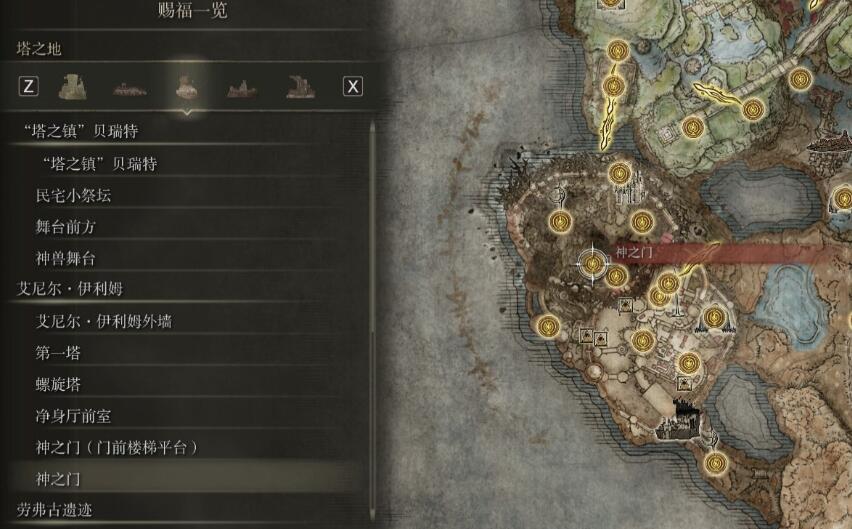Choose the 螺旋塔 grace entry

(x=58, y=384)
